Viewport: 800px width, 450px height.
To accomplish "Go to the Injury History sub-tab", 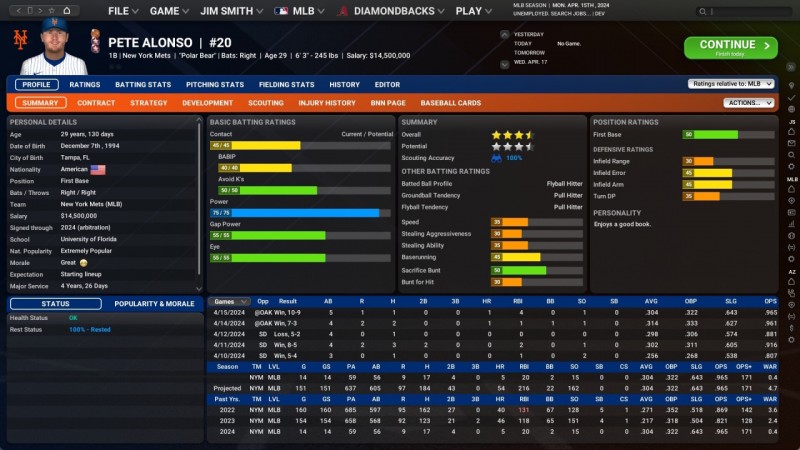I will click(327, 103).
